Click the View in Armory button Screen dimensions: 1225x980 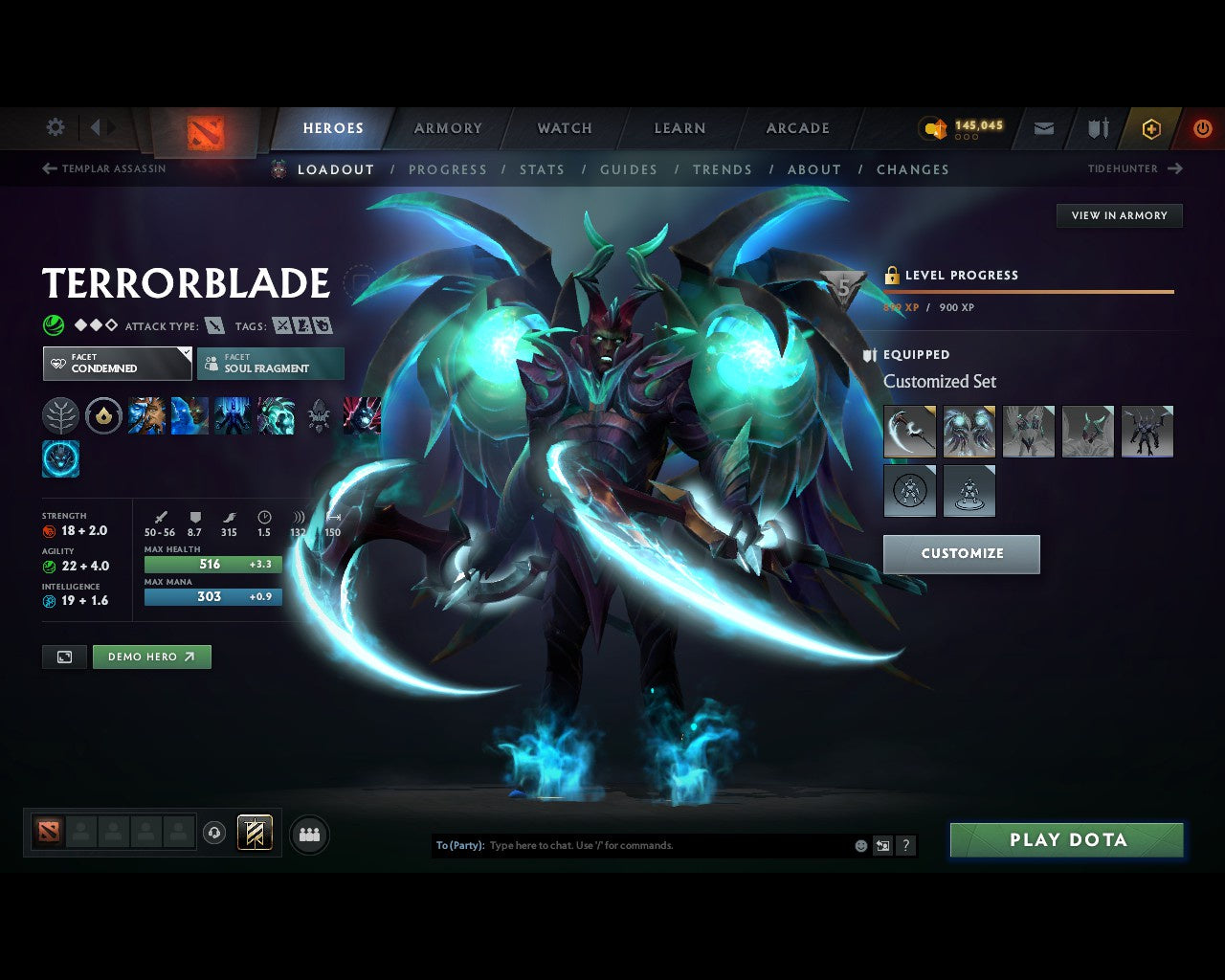coord(1119,215)
